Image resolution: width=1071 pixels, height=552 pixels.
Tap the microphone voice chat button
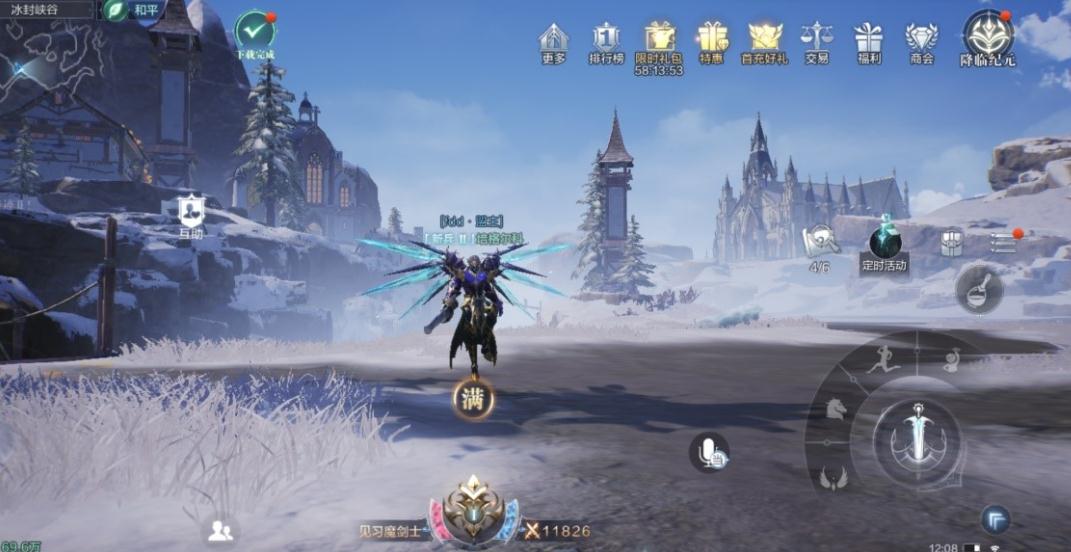click(x=709, y=452)
